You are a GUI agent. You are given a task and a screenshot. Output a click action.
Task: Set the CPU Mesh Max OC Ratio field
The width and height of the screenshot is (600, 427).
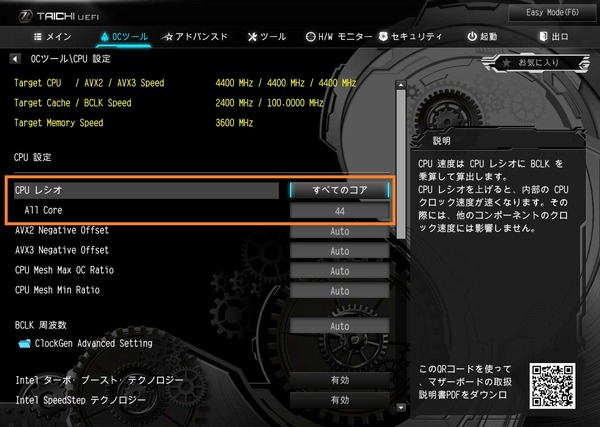pos(339,270)
